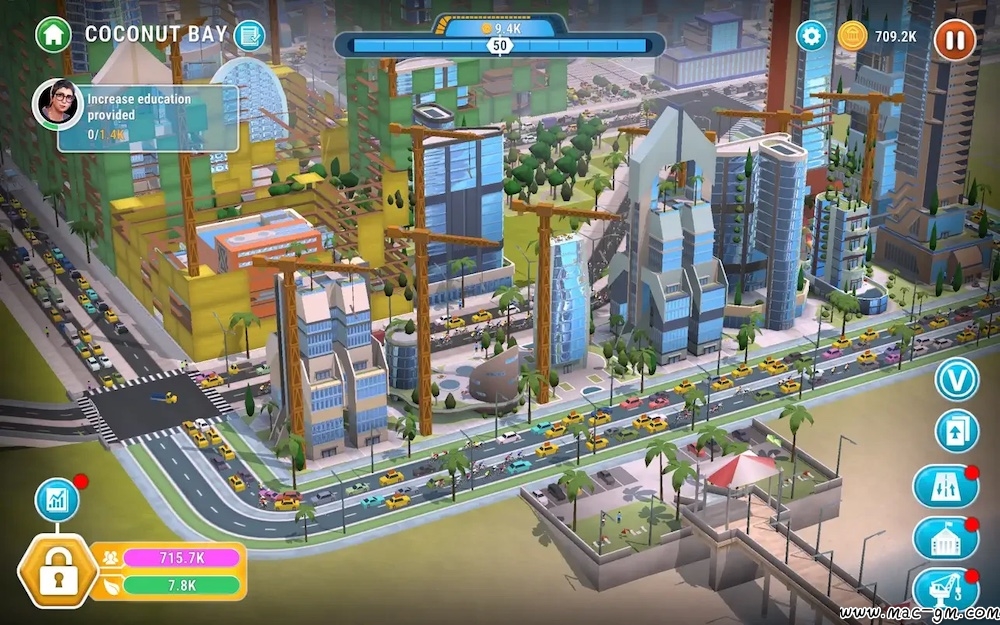1000x625 pixels.
Task: Pause the game with the red button
Action: point(954,40)
